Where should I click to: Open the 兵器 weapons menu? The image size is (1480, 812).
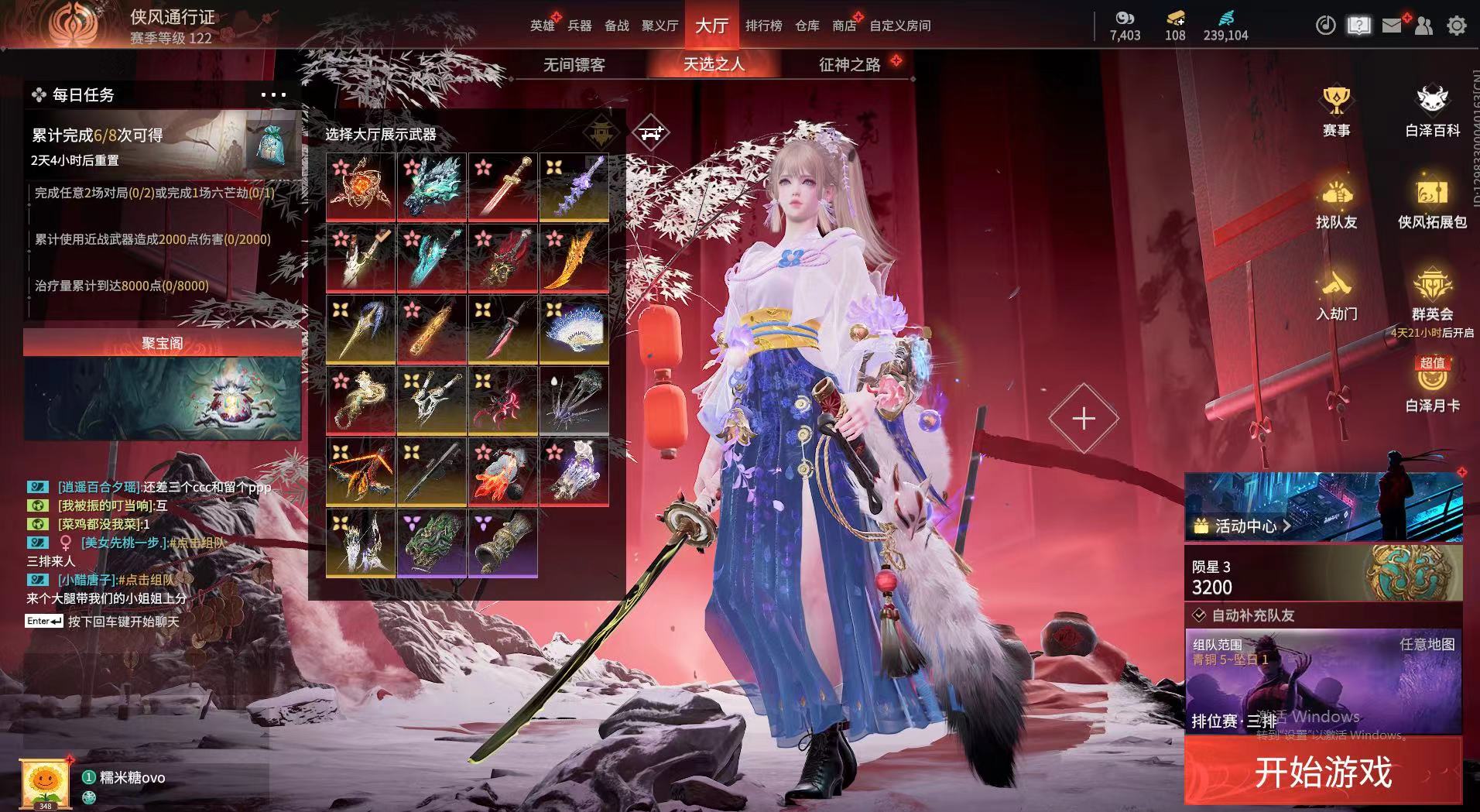(x=579, y=26)
